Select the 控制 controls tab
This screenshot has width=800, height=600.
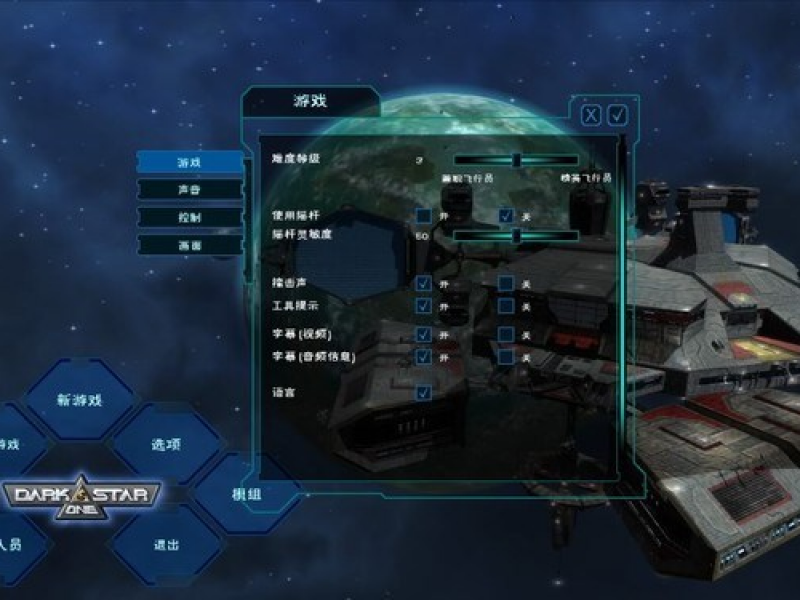pyautogui.click(x=189, y=217)
